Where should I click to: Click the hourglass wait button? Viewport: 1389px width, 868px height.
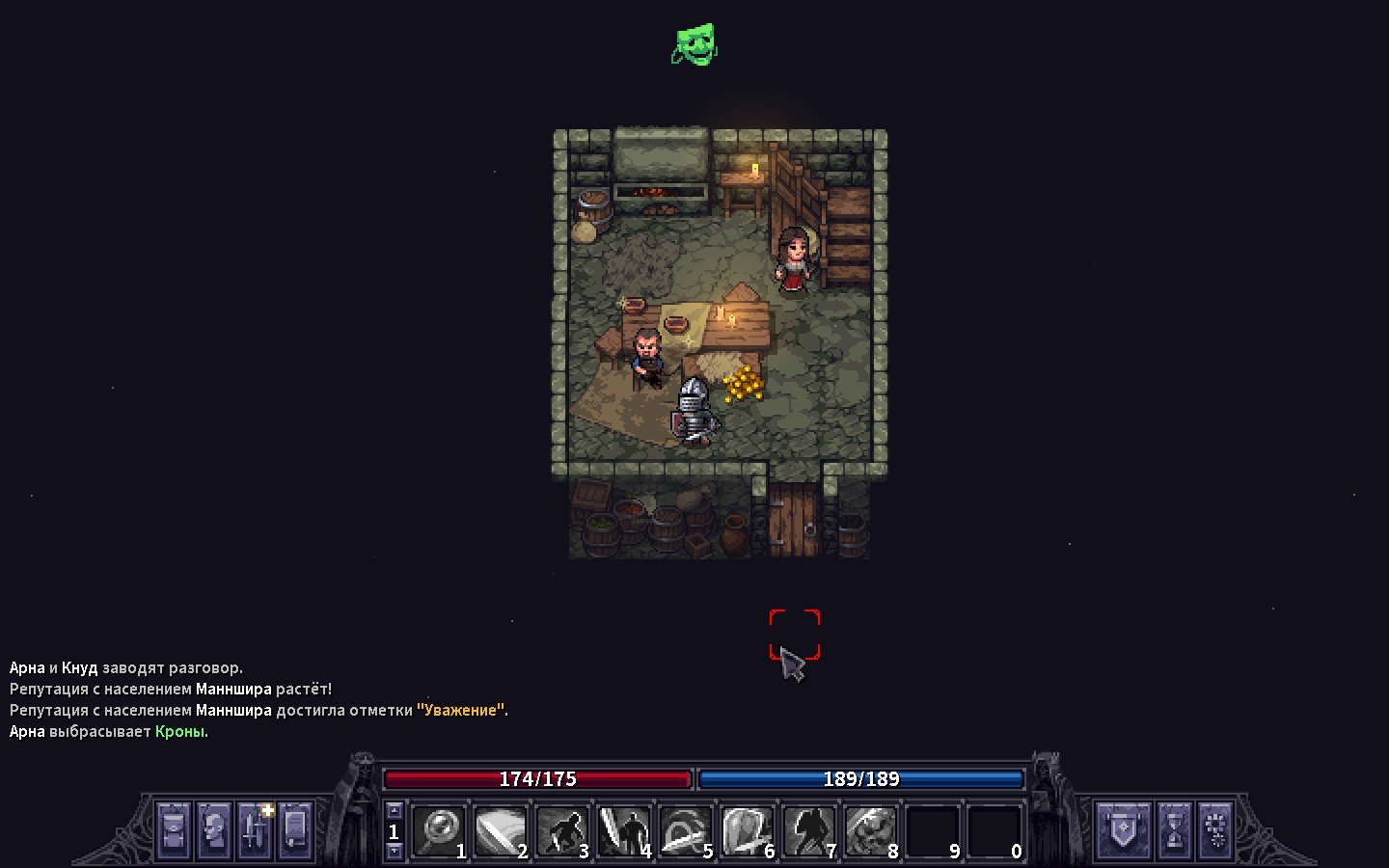pos(1174,829)
